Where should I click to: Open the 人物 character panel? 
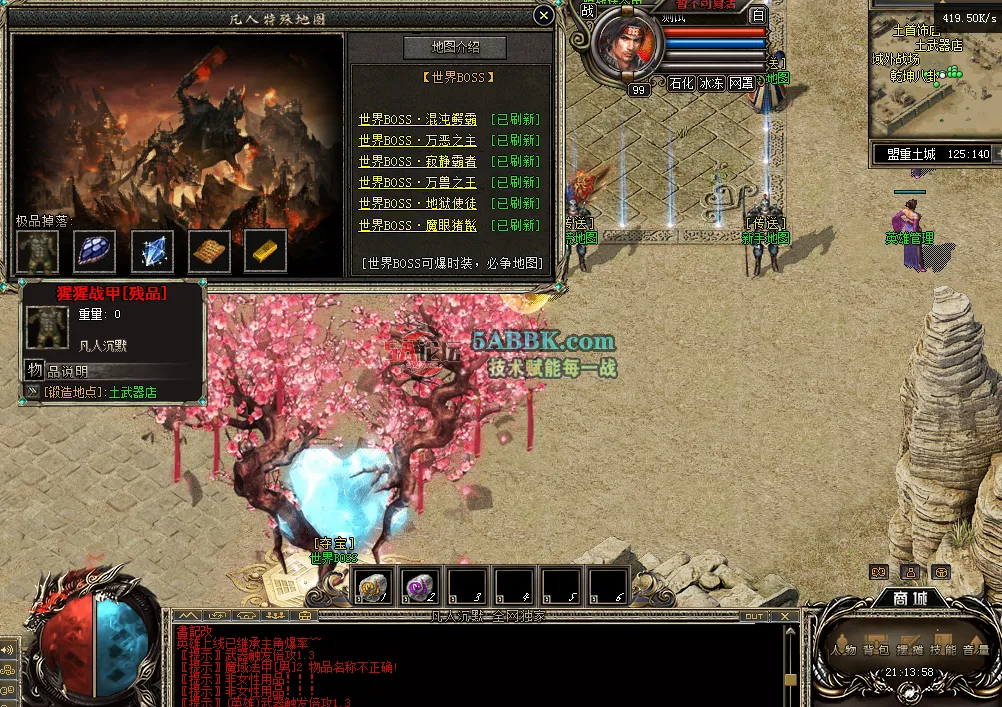(x=843, y=649)
